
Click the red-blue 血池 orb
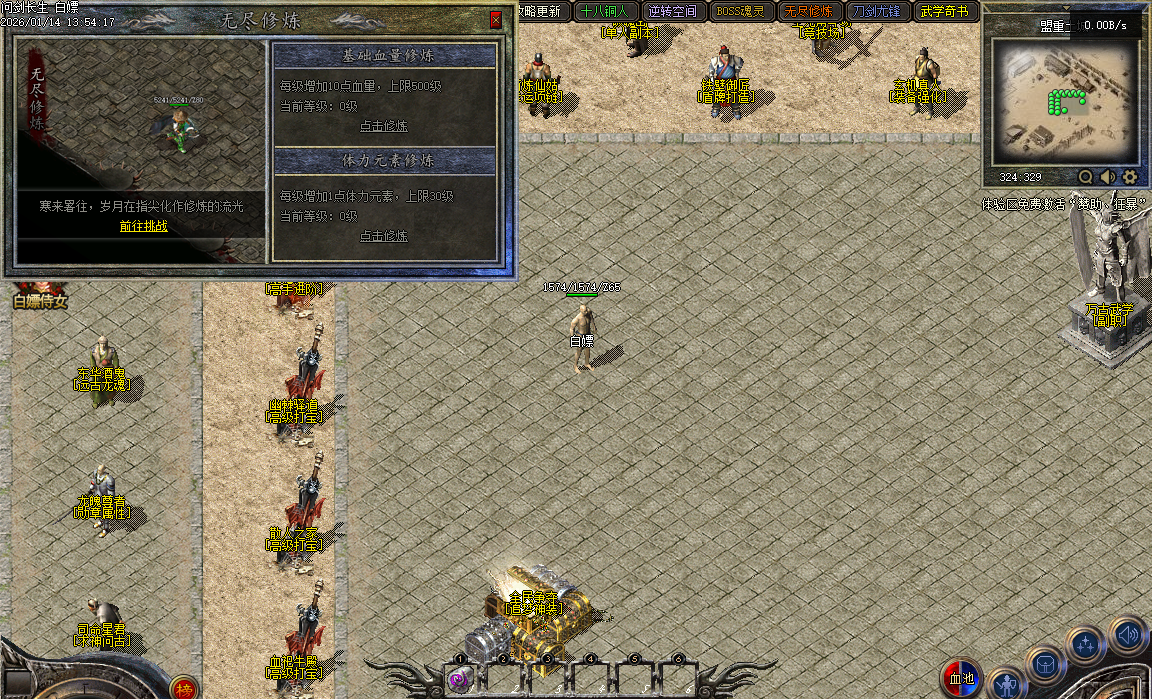point(962,678)
